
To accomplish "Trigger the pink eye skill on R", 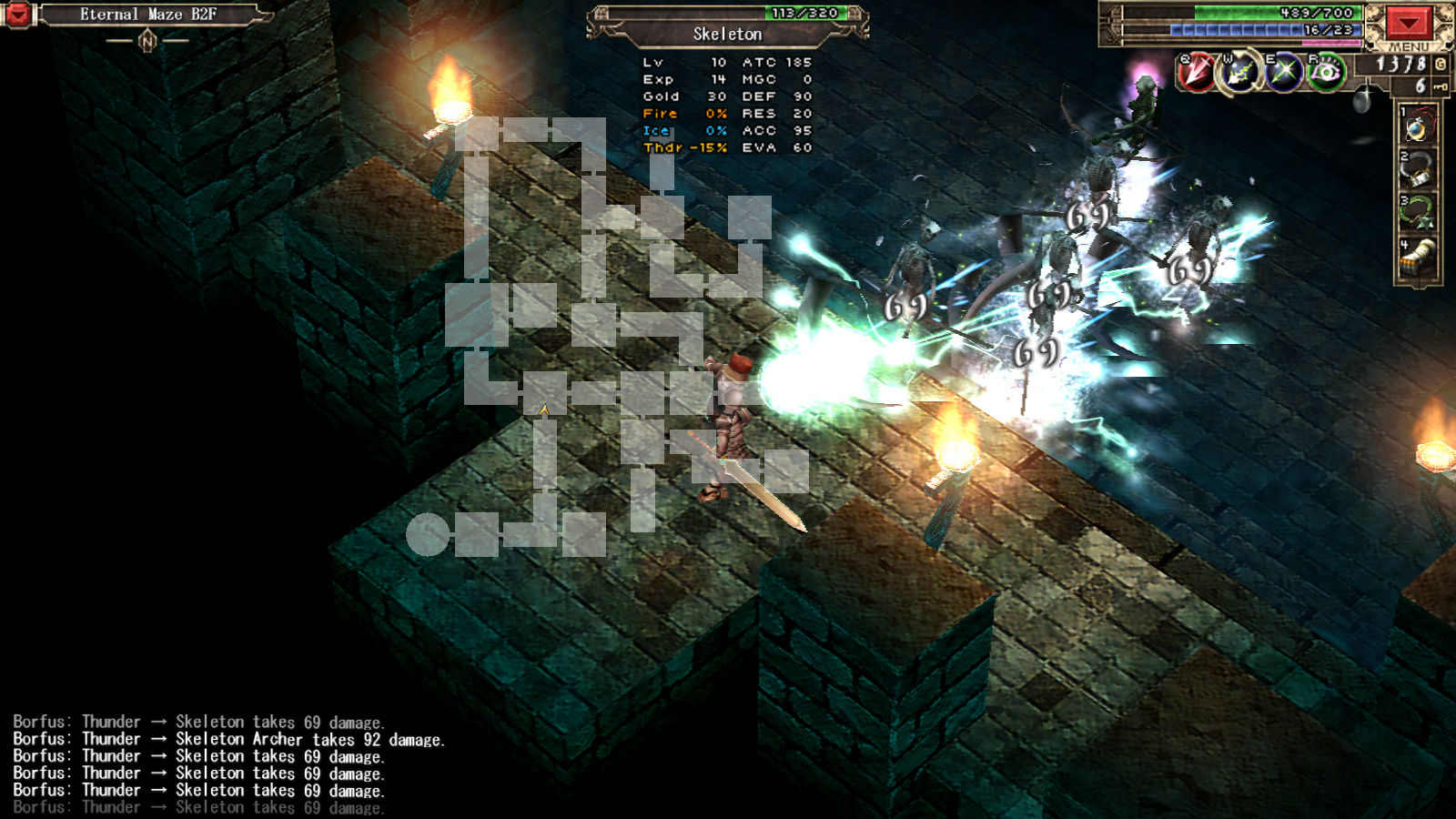I will 1326,73.
